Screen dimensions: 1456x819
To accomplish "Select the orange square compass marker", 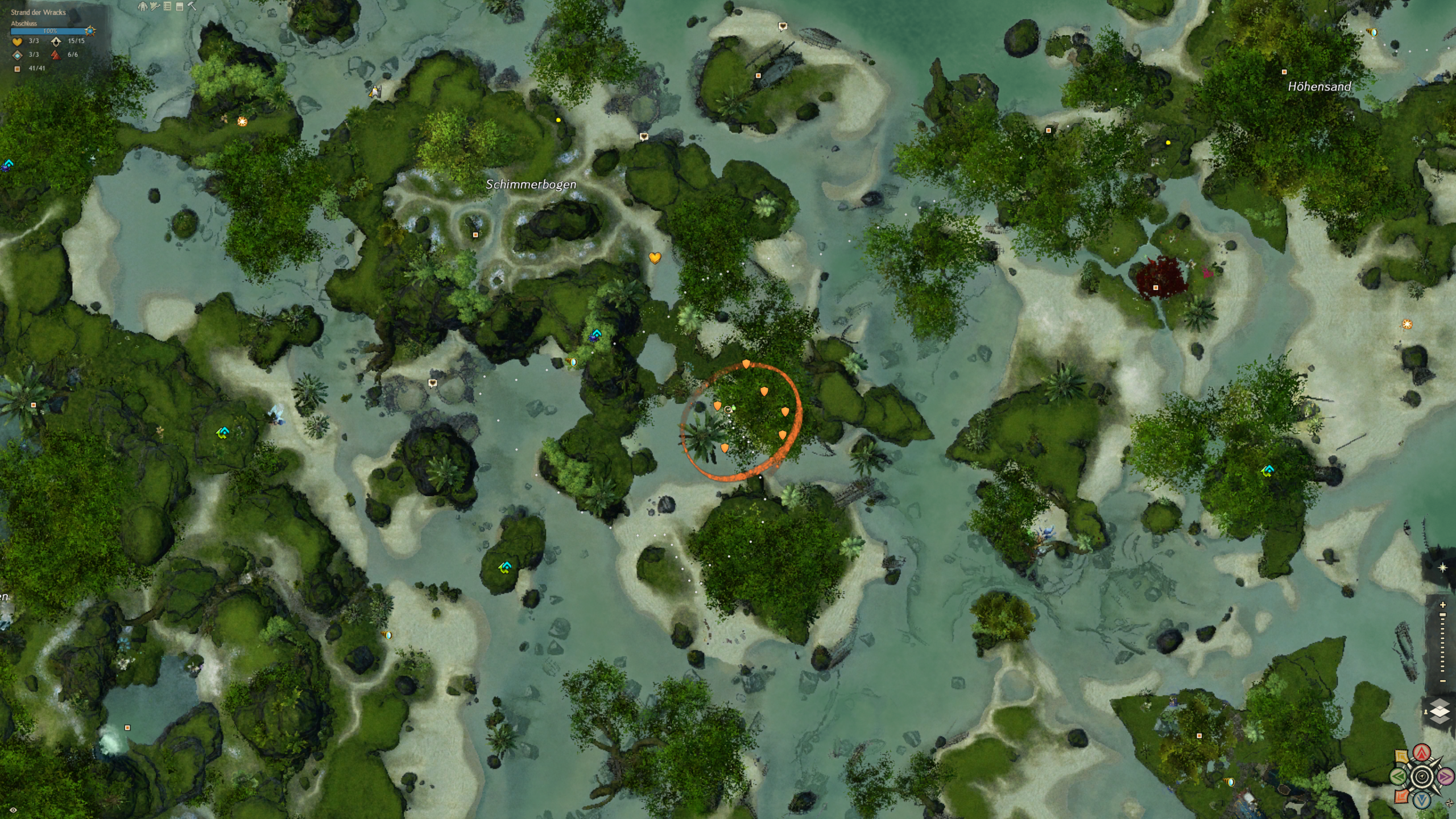I will [1401, 795].
